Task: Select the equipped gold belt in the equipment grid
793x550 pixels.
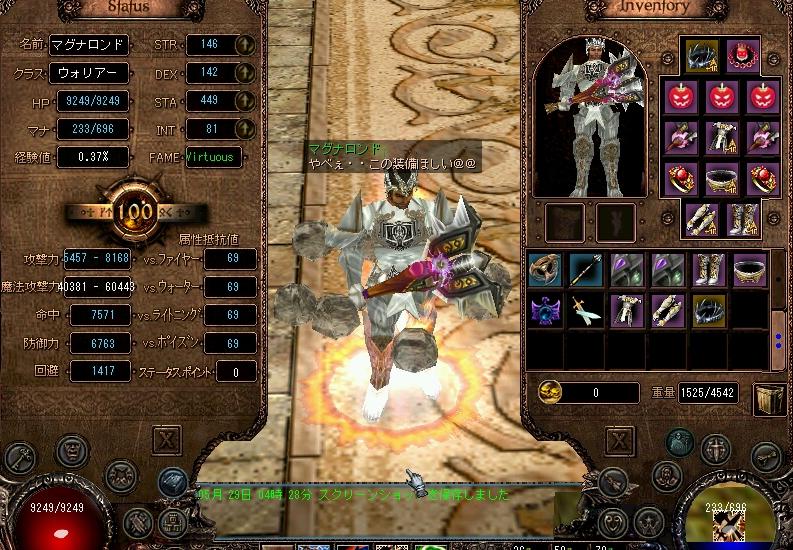Action: click(x=721, y=180)
